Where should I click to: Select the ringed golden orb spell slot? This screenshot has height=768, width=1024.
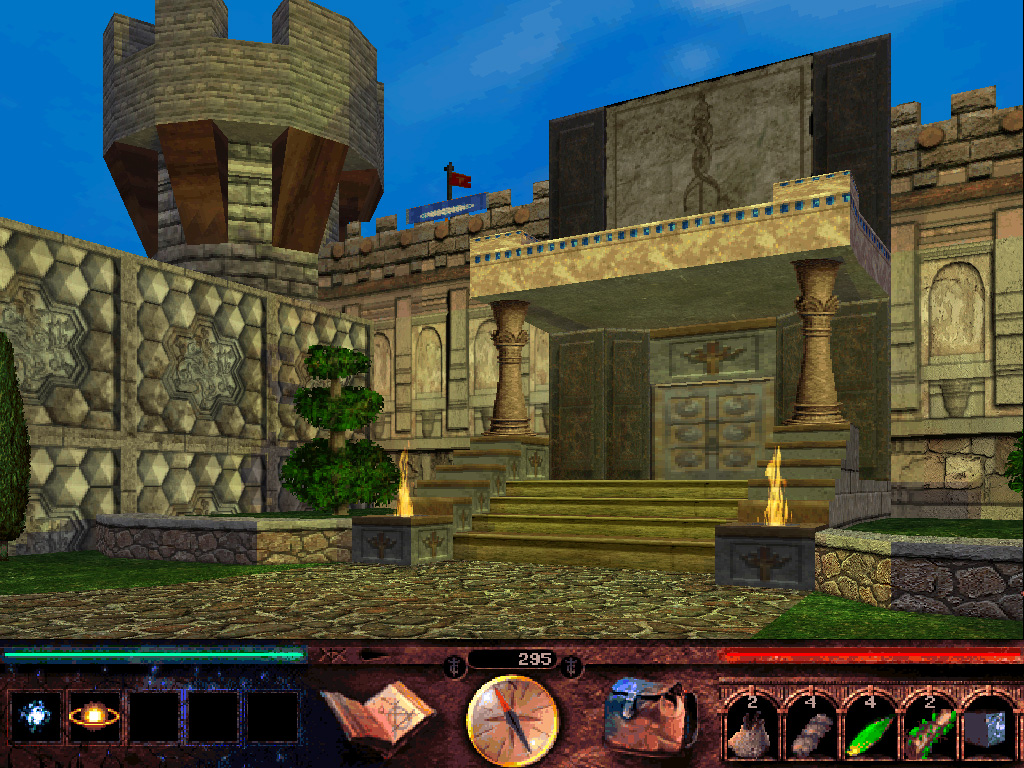(94, 717)
